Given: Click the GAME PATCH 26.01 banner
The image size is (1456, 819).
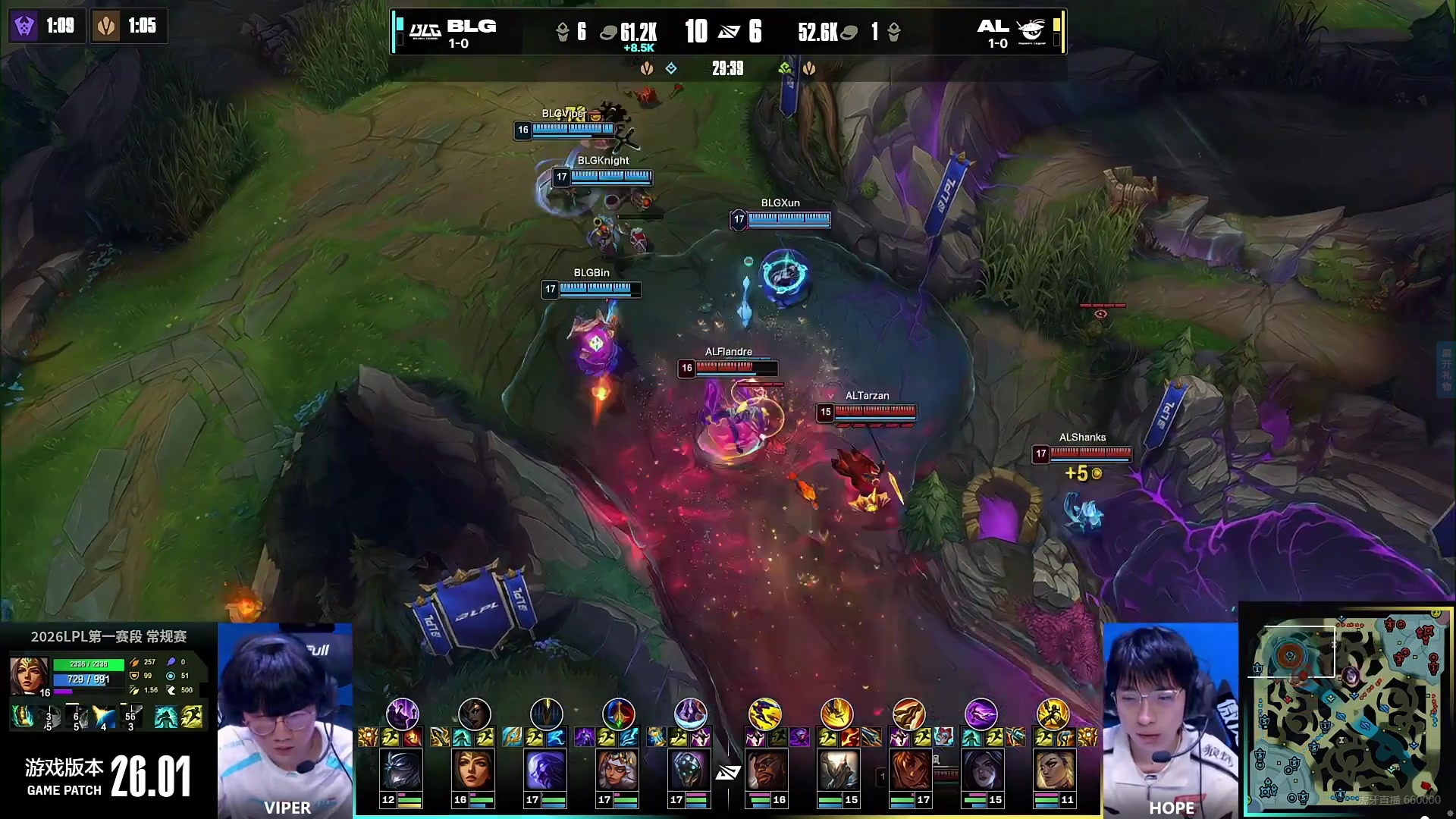Looking at the screenshot, I should [108, 777].
